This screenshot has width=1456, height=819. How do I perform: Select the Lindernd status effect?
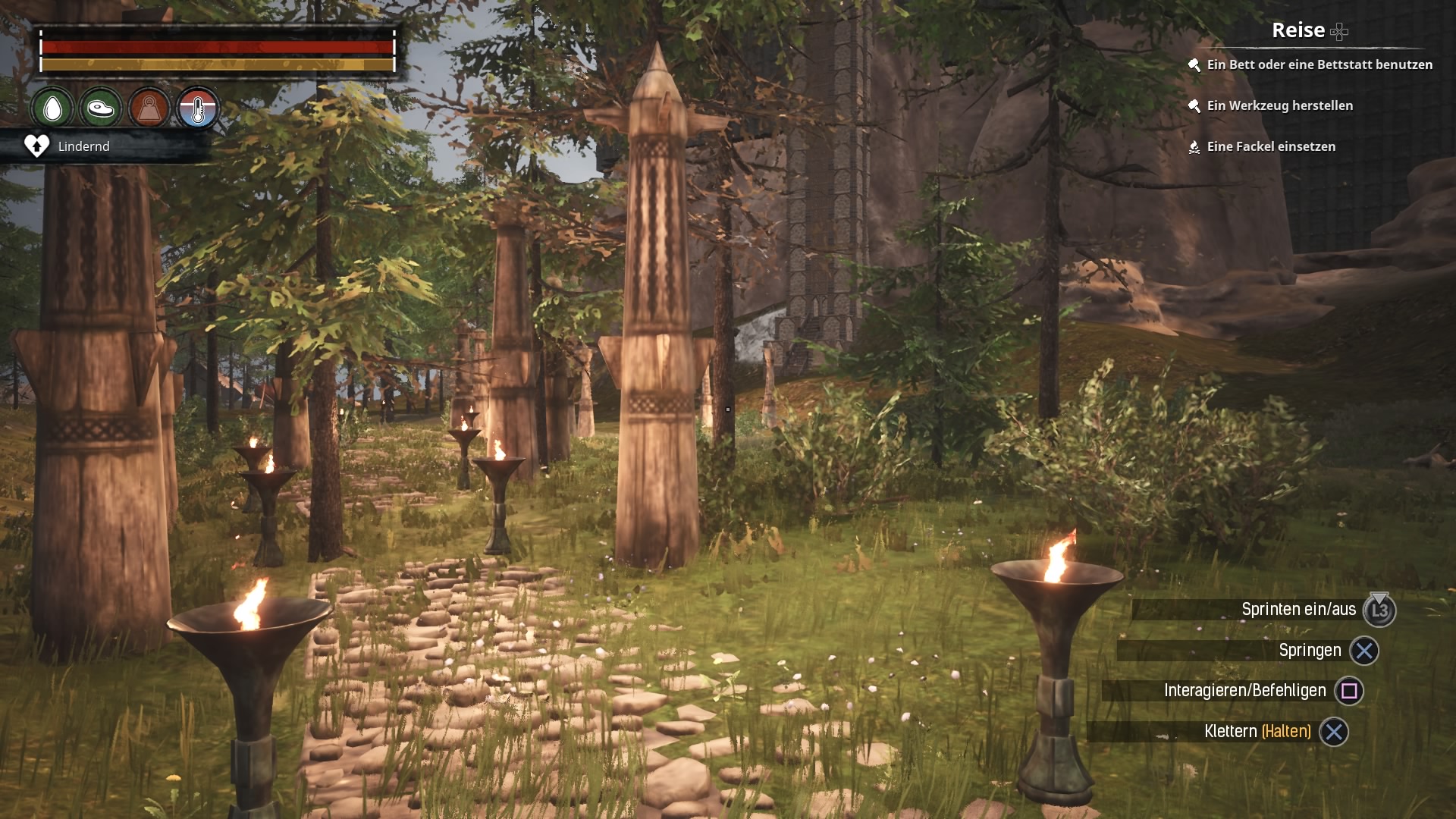tap(83, 146)
